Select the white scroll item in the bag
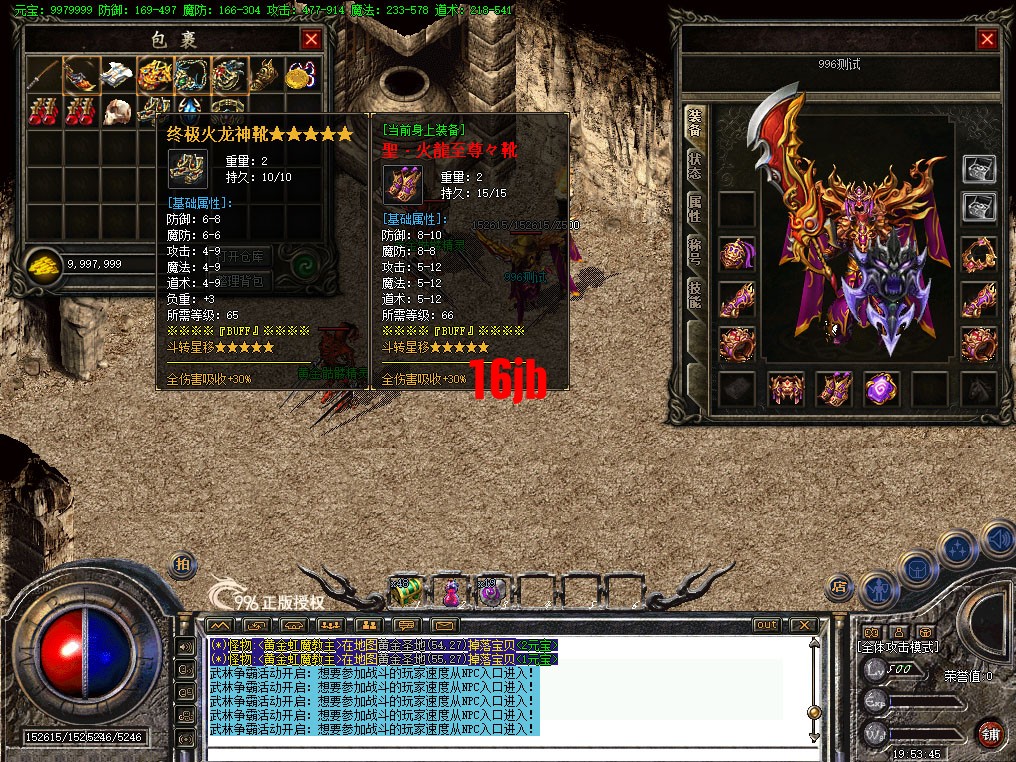1016x762 pixels. tap(118, 73)
